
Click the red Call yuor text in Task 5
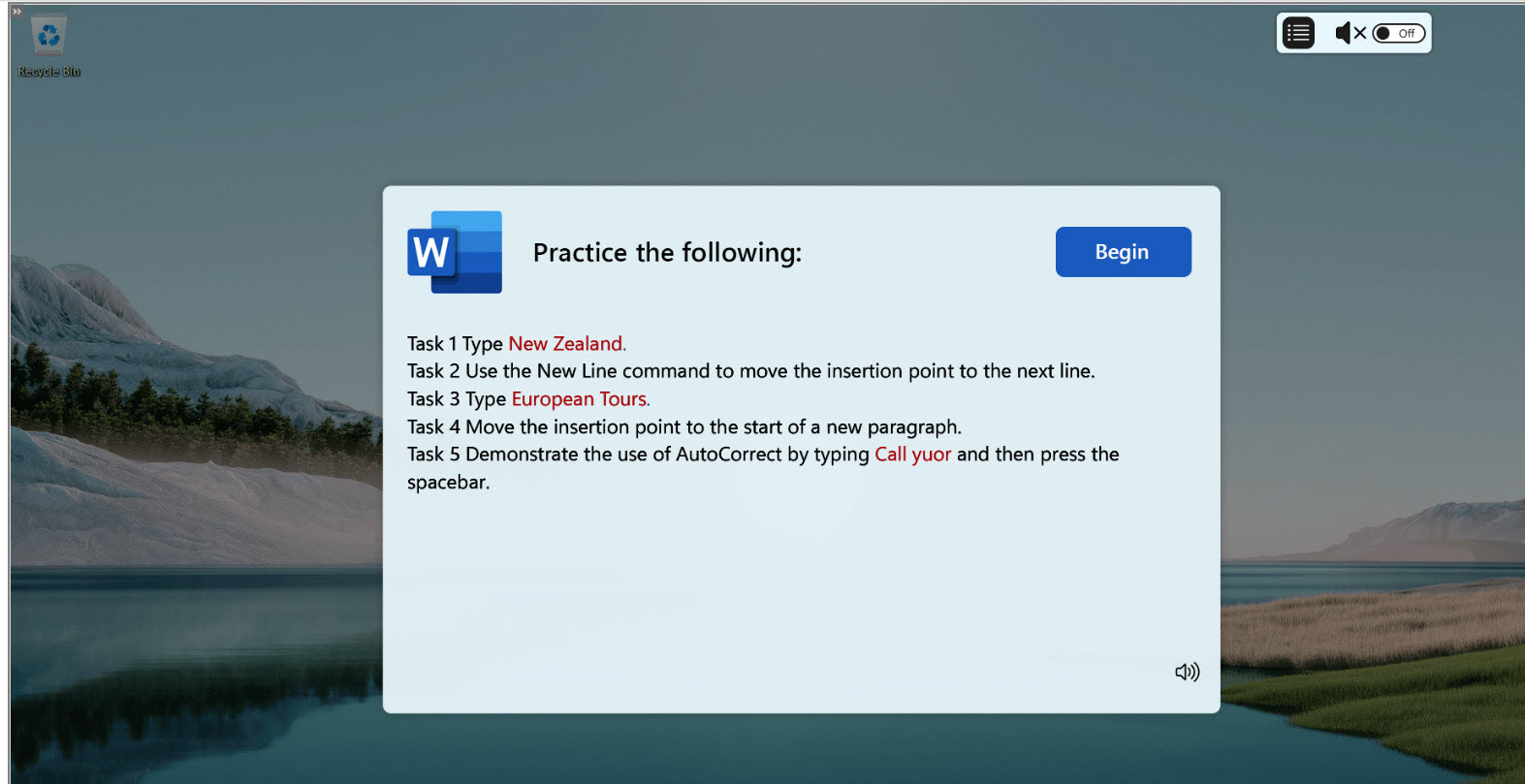pyautogui.click(x=911, y=454)
